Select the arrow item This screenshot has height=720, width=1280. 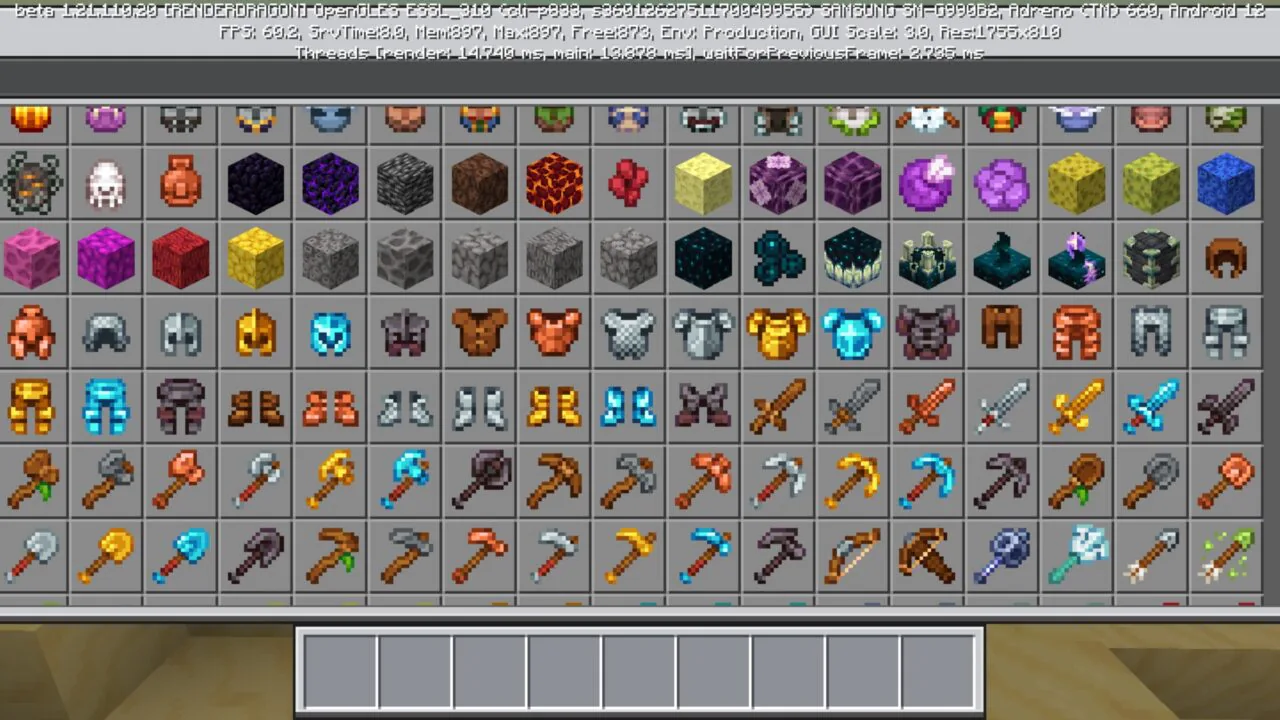[1151, 555]
